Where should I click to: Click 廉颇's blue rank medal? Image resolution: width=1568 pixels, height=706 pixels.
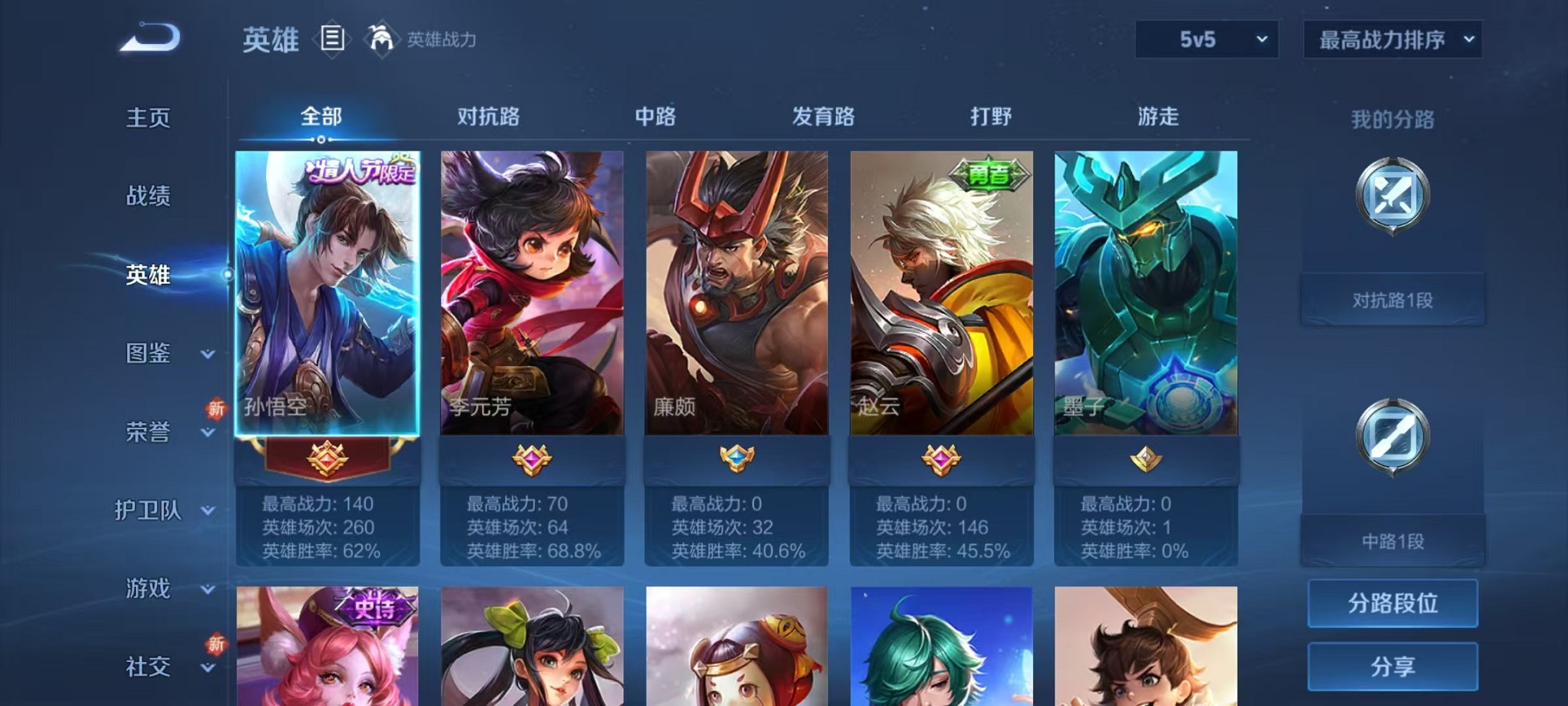pos(738,456)
